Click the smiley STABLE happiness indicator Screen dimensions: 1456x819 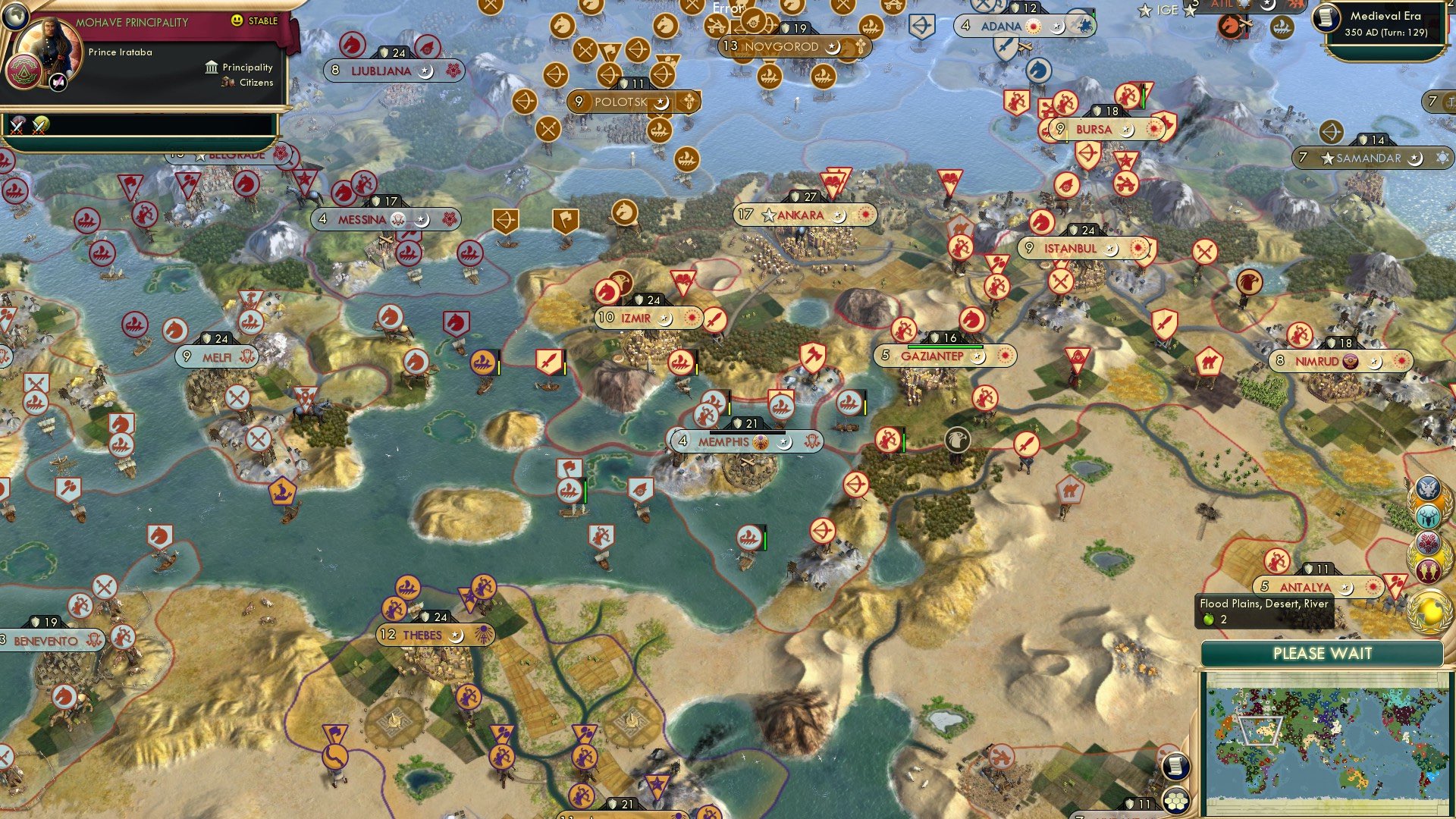(x=236, y=21)
